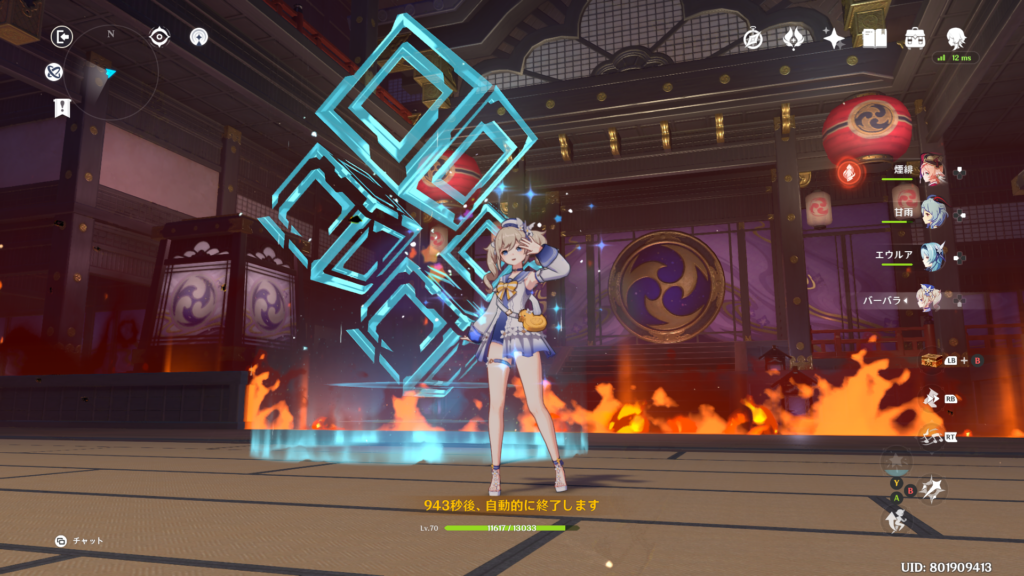Image resolution: width=1024 pixels, height=576 pixels.
Task: Click the signal tower icon beside the minimap
Action: click(x=199, y=37)
